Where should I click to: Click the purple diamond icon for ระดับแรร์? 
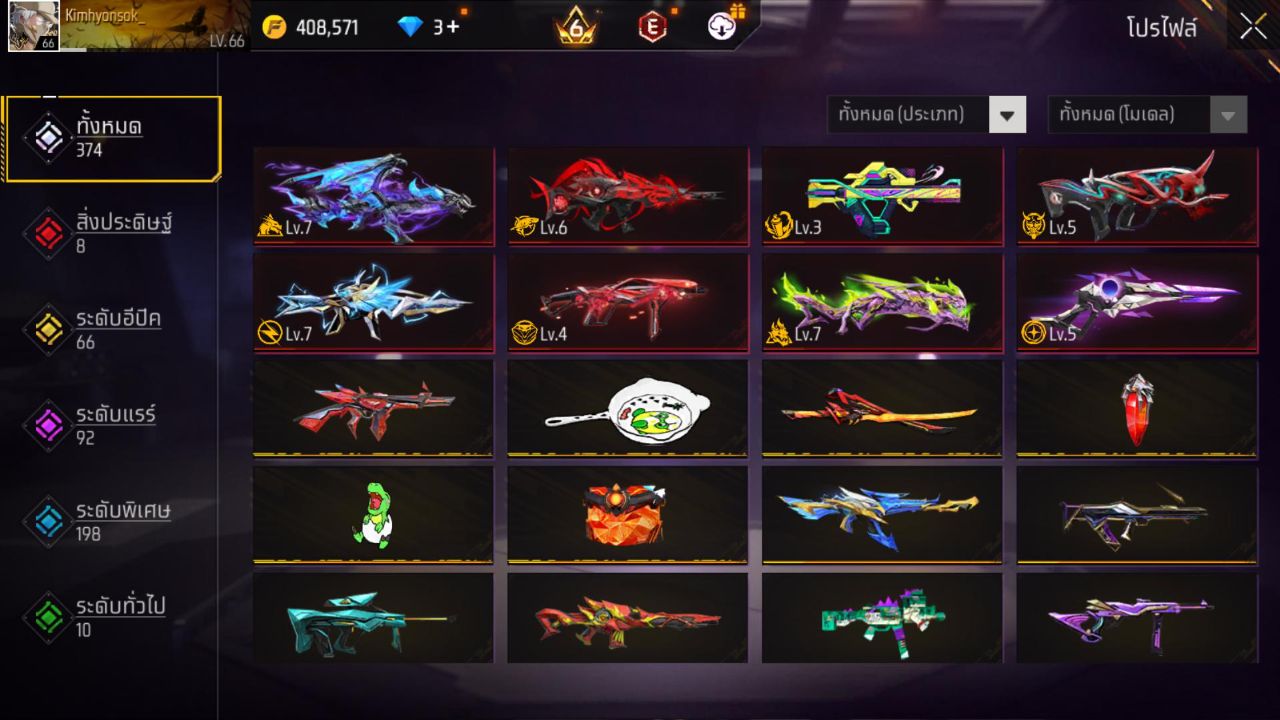click(x=48, y=424)
